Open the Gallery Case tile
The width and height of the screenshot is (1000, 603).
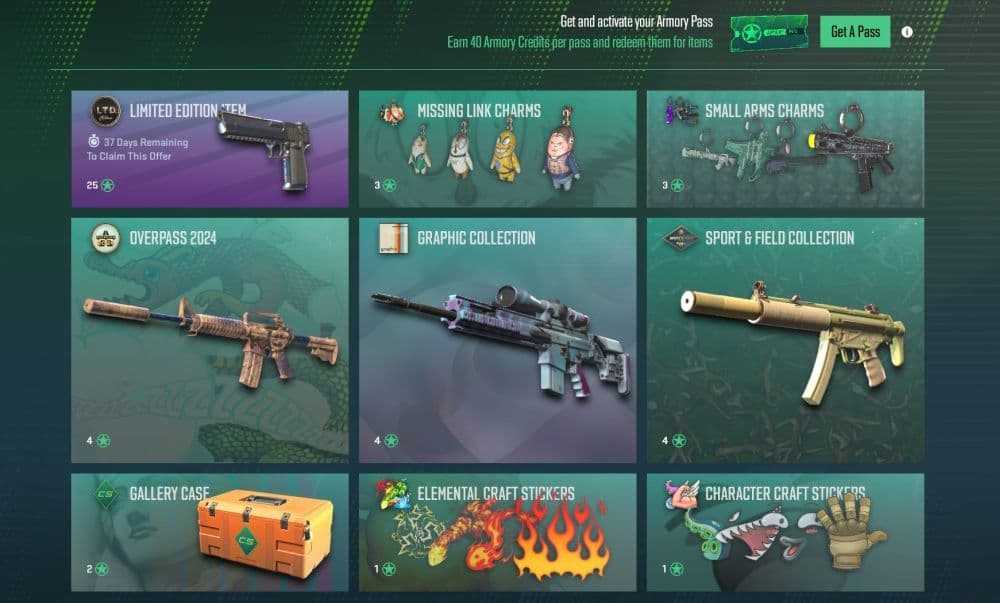point(210,532)
